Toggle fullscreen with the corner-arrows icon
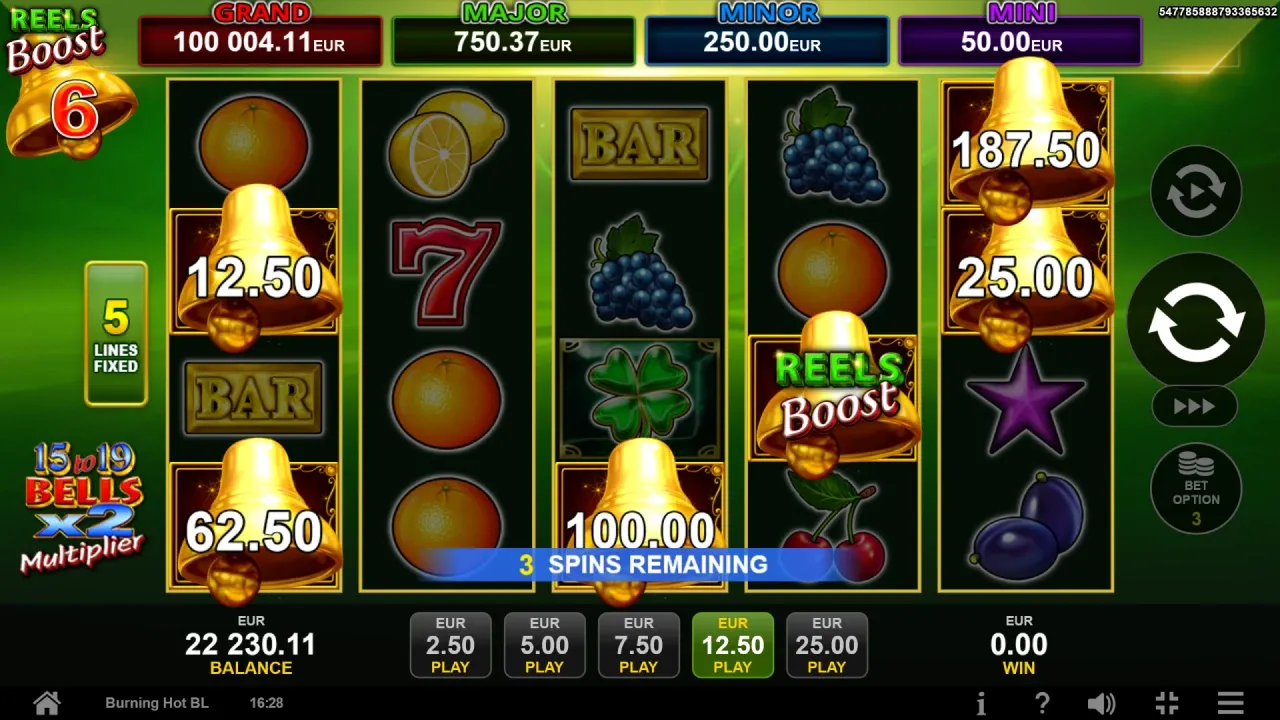This screenshot has height=720, width=1280. click(1167, 703)
